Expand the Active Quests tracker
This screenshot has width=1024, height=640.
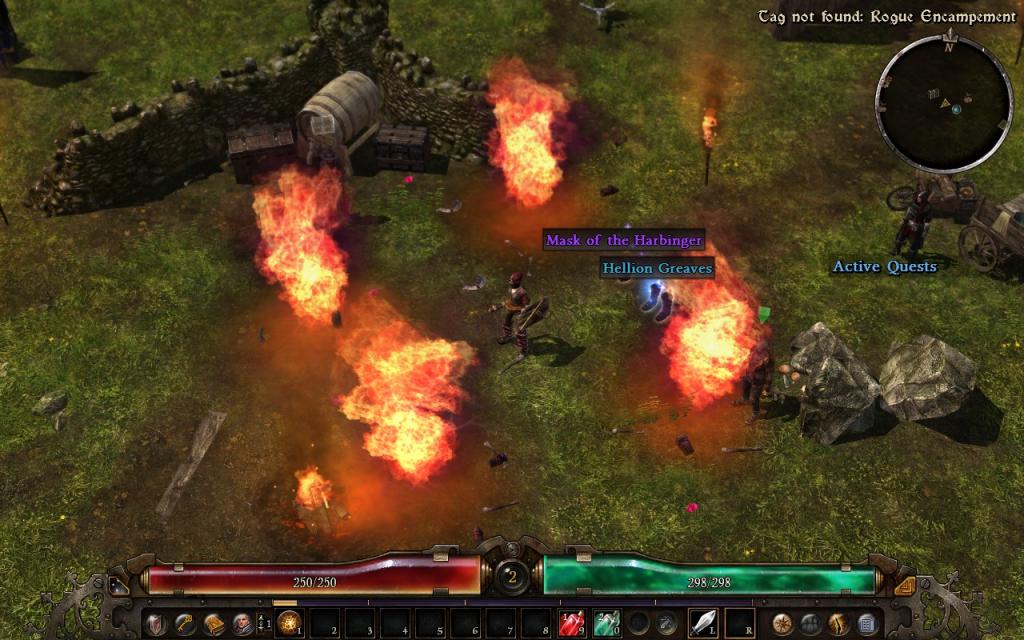[885, 266]
